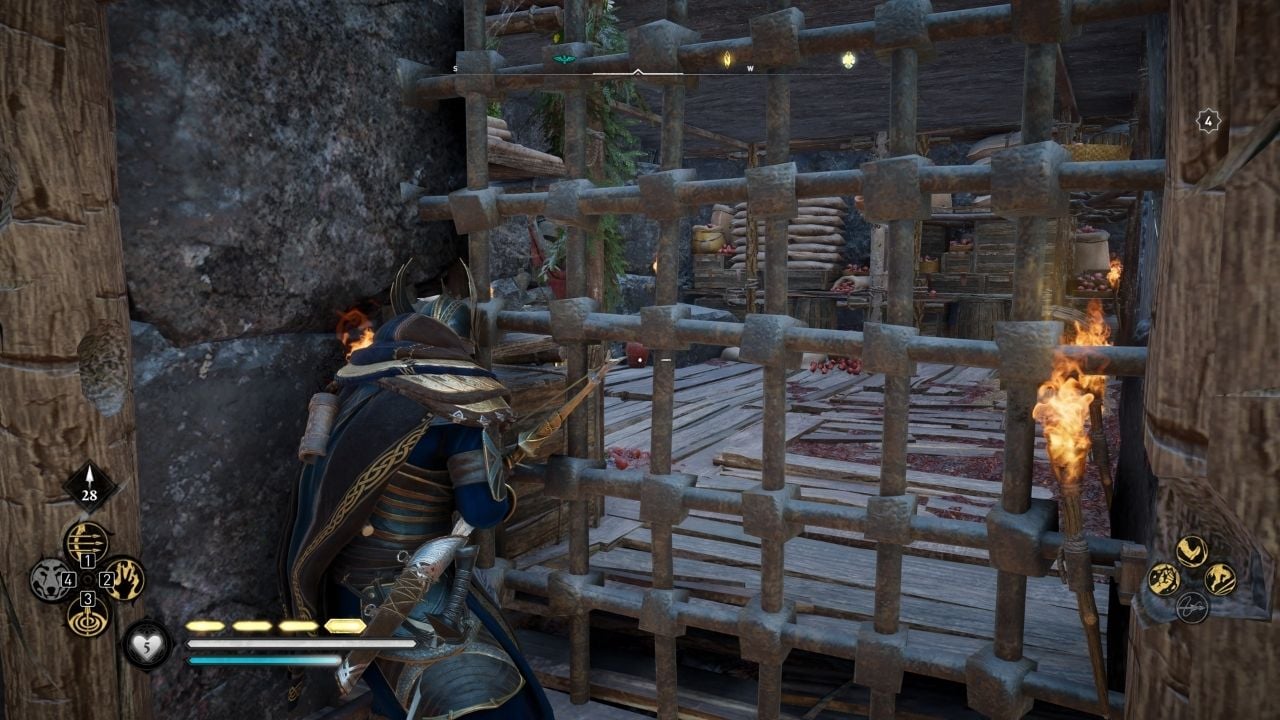Select the wolf head ability in slot 4
Image resolution: width=1280 pixels, height=720 pixels.
click(x=49, y=579)
